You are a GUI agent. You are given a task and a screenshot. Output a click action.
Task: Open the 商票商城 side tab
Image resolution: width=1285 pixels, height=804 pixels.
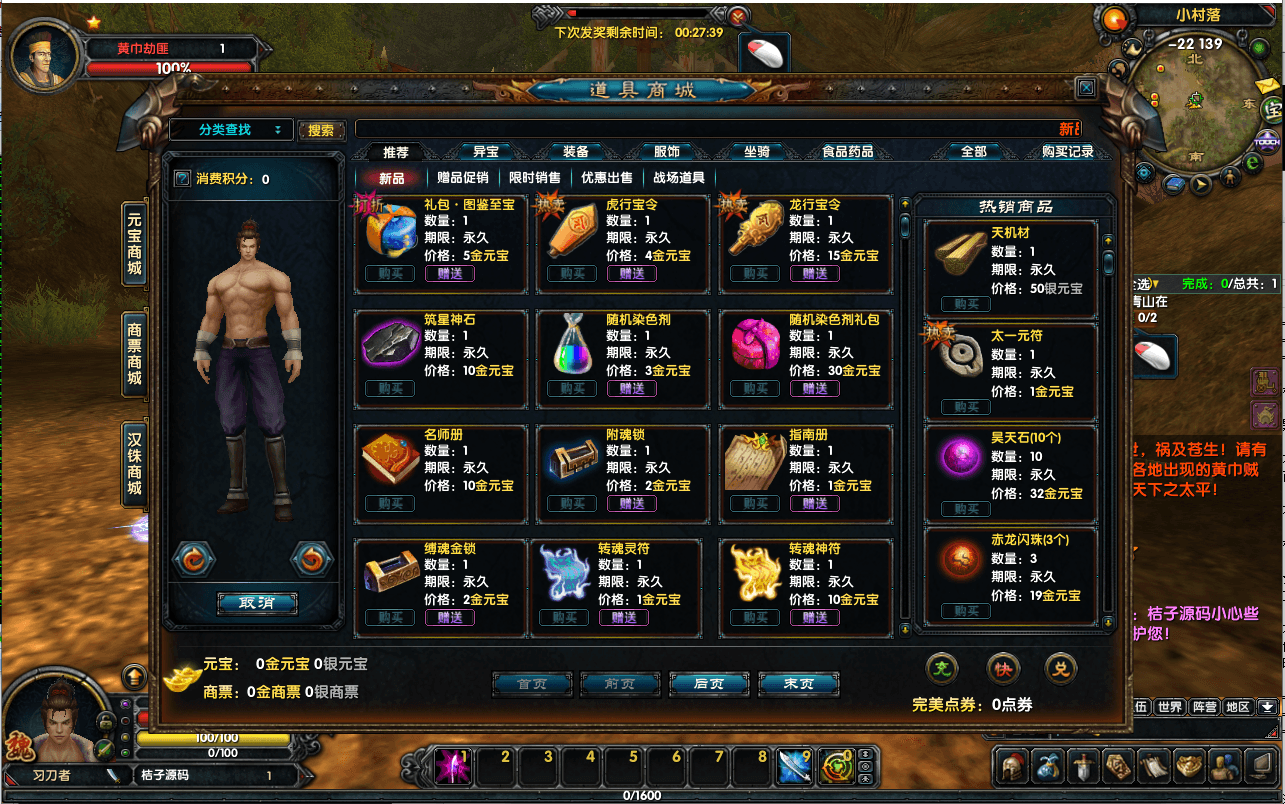coord(135,353)
